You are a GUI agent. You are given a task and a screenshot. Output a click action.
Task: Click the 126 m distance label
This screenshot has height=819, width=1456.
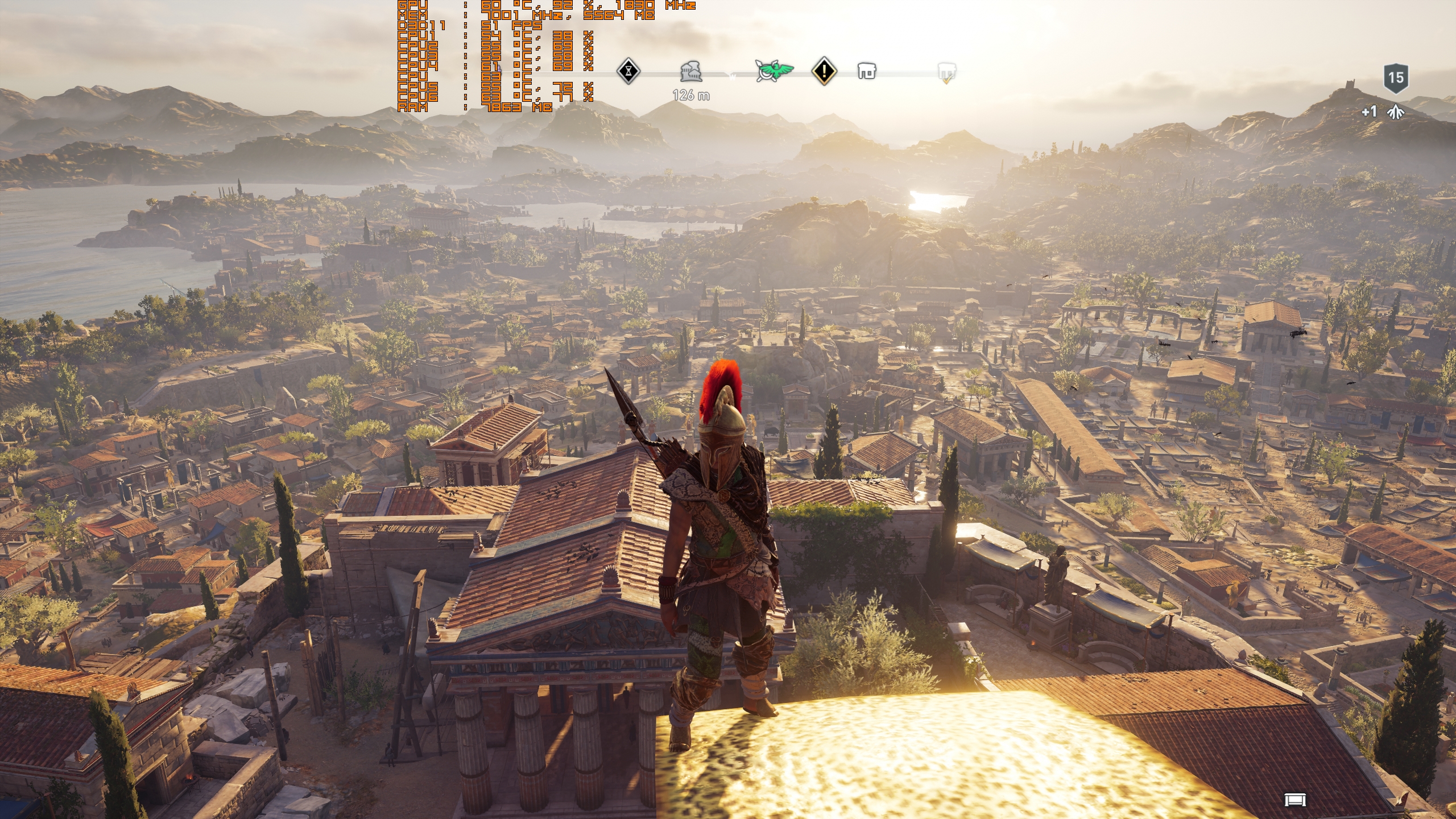pyautogui.click(x=690, y=96)
